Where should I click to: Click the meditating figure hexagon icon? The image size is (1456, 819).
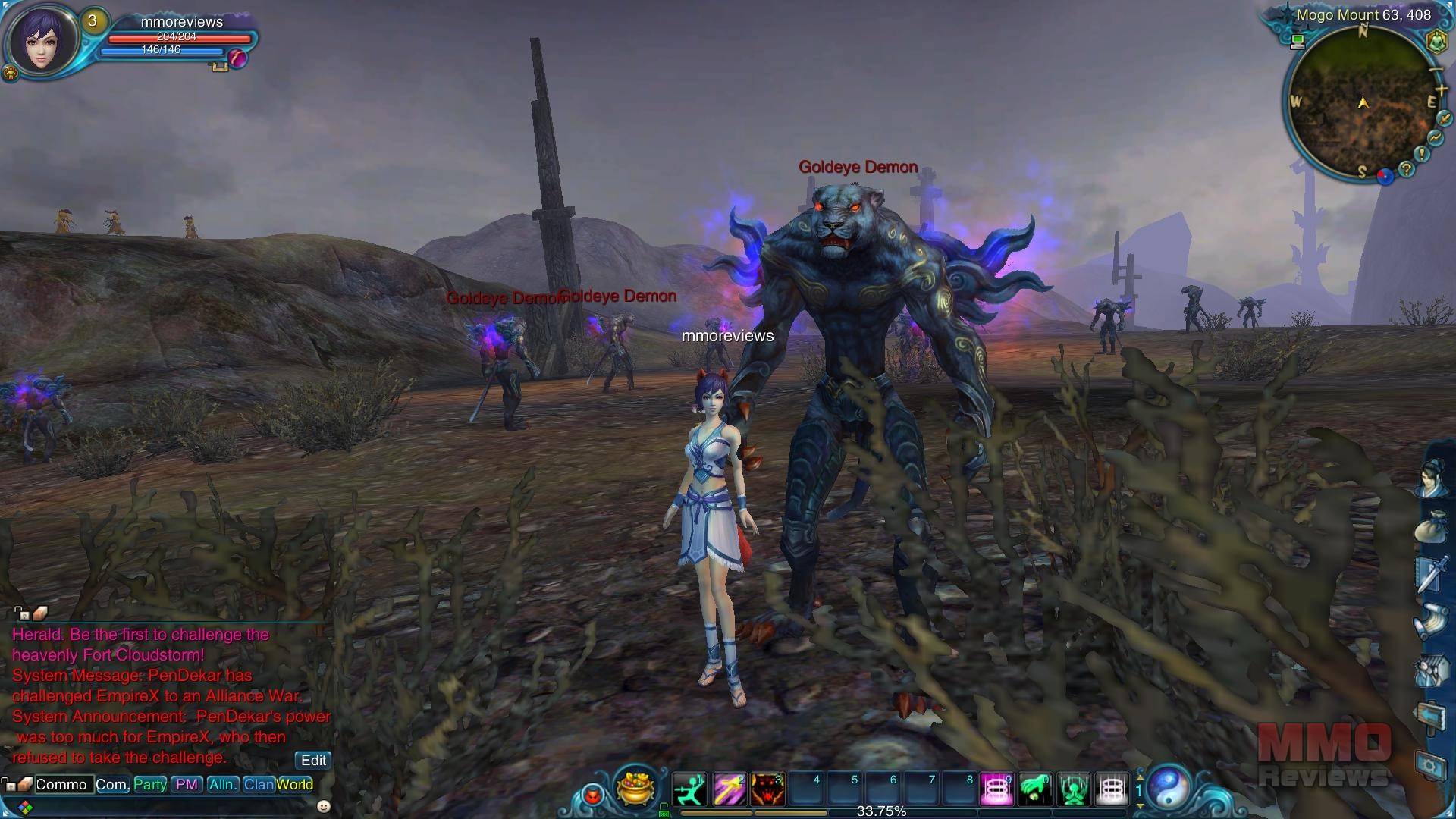(1436, 41)
